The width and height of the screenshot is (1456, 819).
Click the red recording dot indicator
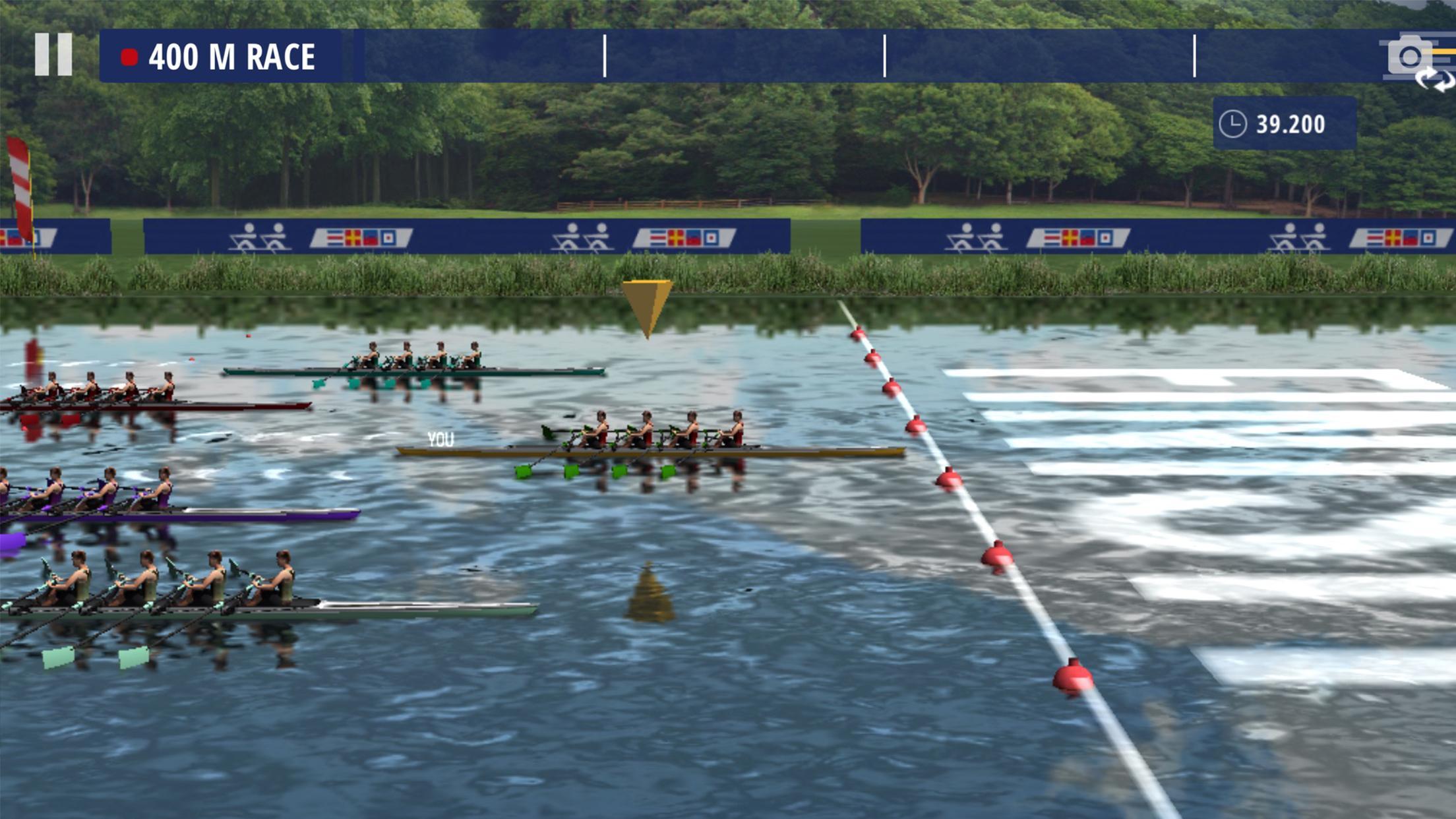pyautogui.click(x=129, y=56)
